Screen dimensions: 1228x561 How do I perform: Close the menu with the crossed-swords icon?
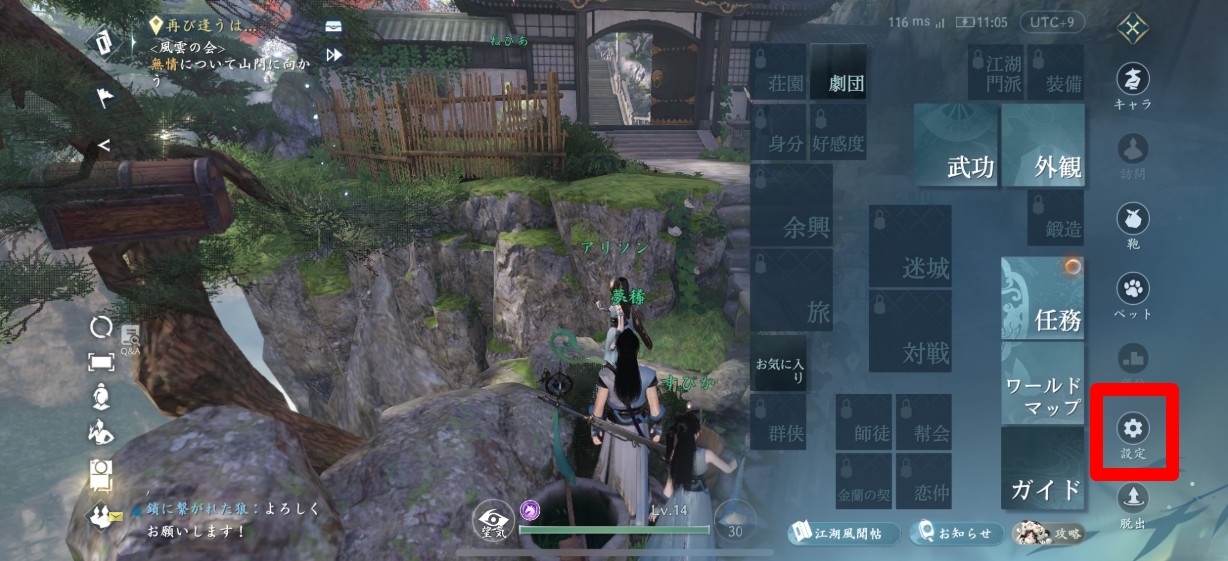click(1133, 27)
